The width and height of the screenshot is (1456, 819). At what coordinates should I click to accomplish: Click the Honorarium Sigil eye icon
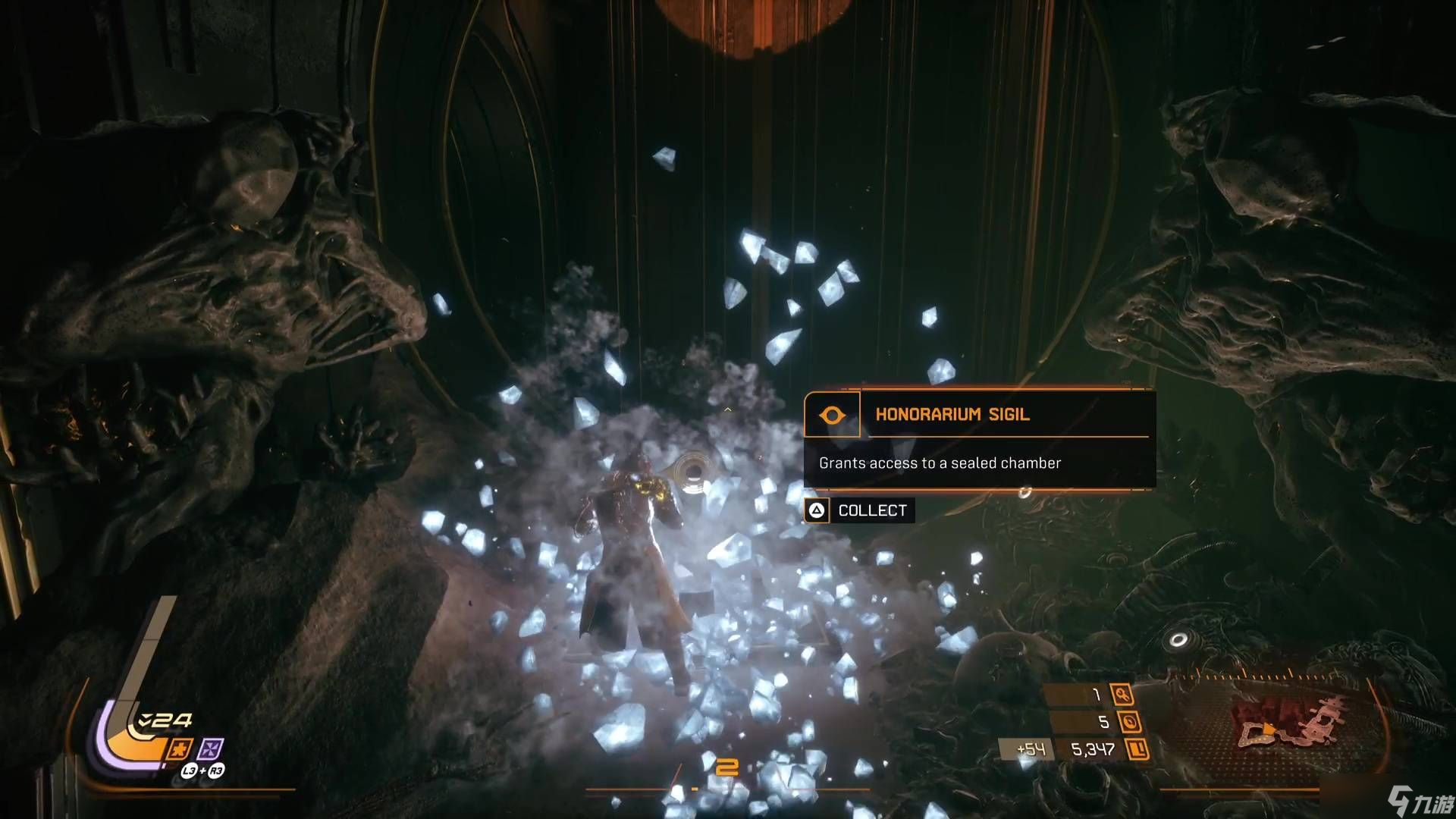(x=832, y=415)
